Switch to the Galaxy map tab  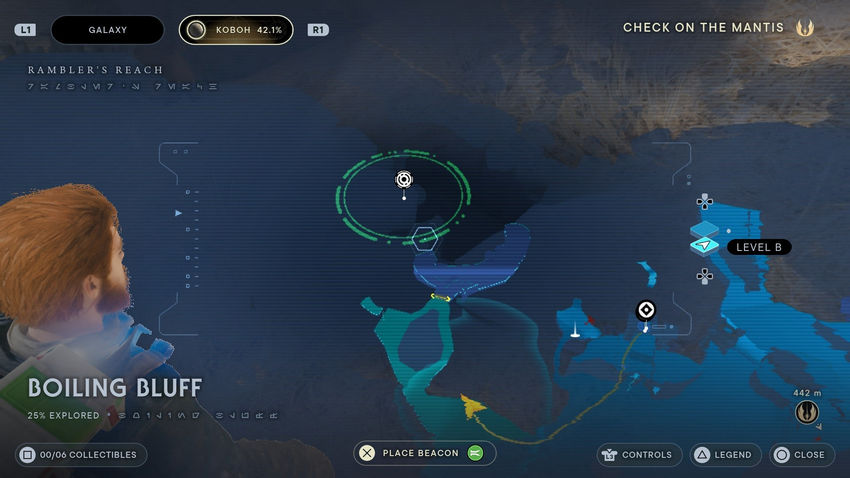(x=107, y=30)
